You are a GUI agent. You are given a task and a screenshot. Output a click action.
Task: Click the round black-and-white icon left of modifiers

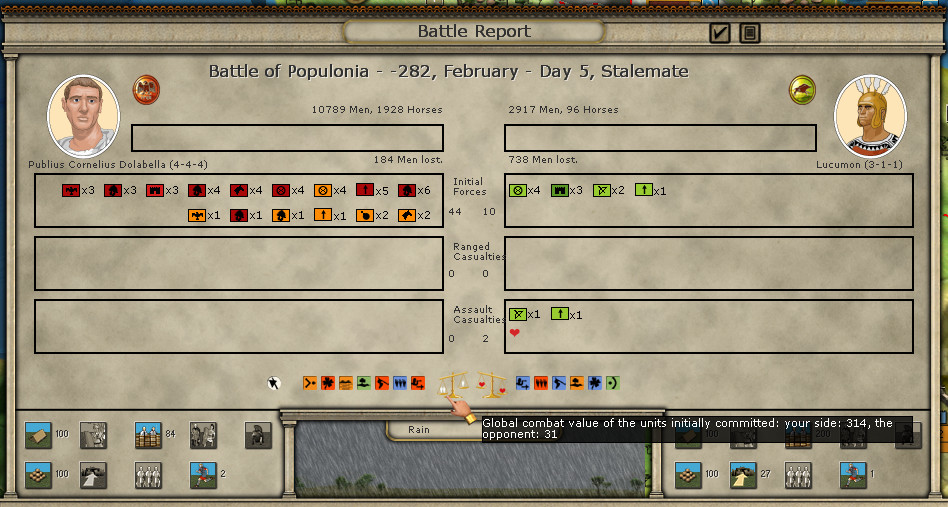(274, 383)
